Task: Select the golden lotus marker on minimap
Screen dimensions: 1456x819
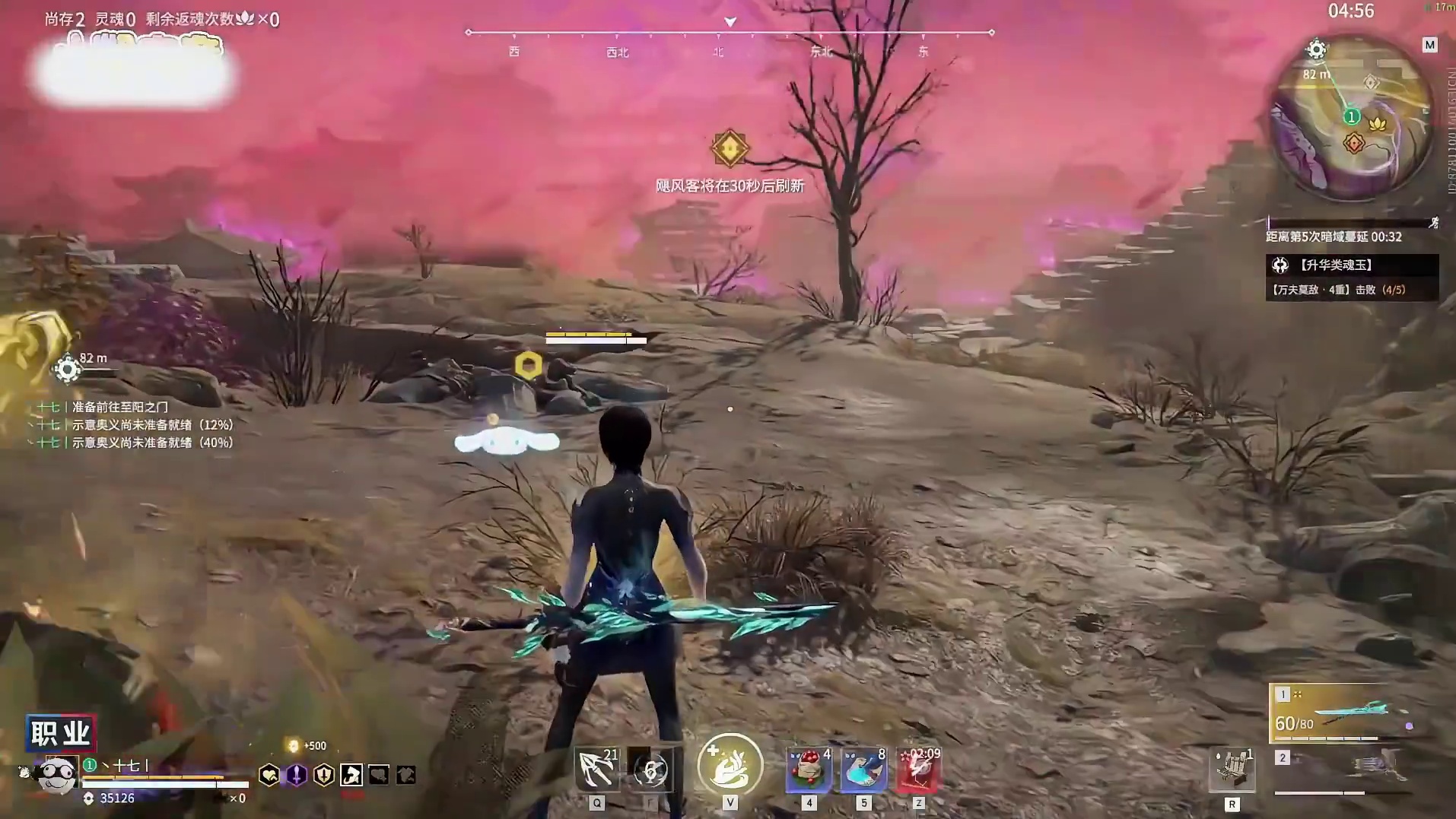Action: tap(1377, 123)
